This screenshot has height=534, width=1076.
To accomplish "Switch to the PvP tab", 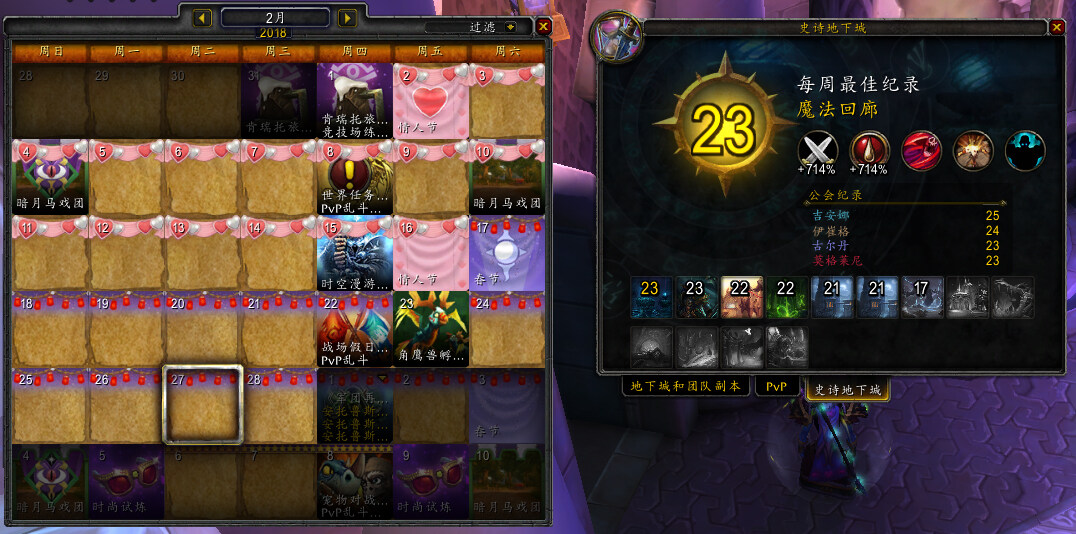I will [775, 387].
